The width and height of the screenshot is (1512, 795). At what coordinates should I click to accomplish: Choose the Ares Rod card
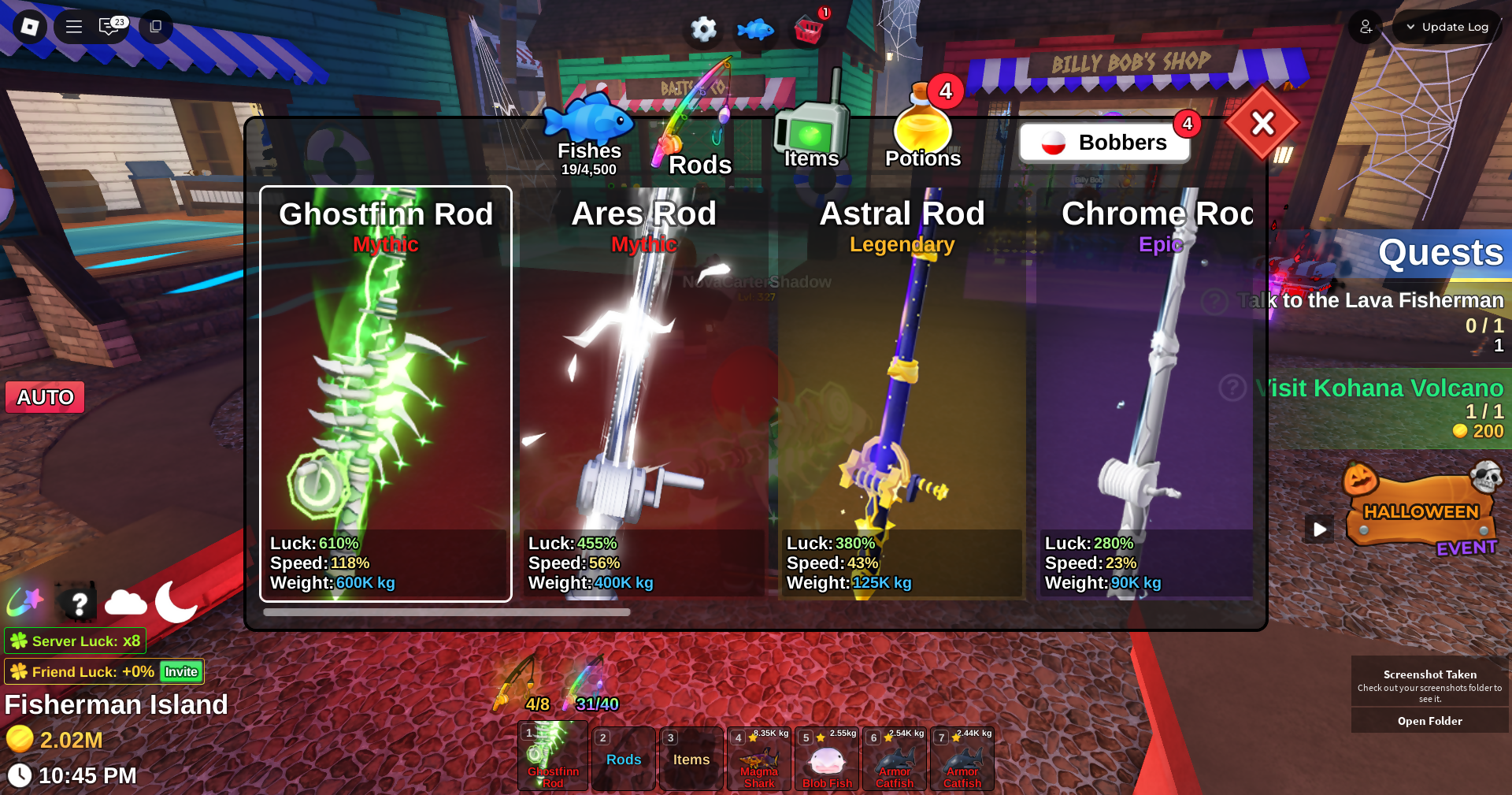click(643, 394)
